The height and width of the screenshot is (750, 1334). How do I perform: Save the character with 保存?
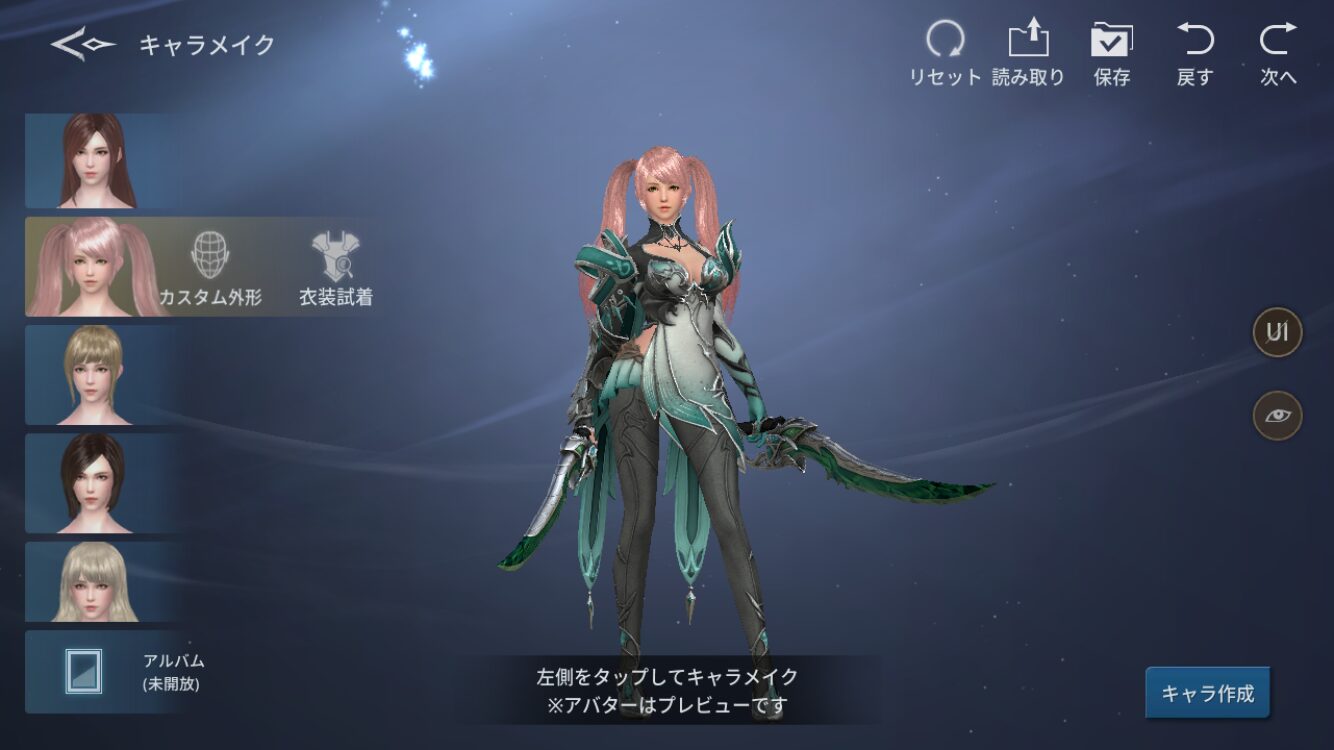pyautogui.click(x=1111, y=54)
